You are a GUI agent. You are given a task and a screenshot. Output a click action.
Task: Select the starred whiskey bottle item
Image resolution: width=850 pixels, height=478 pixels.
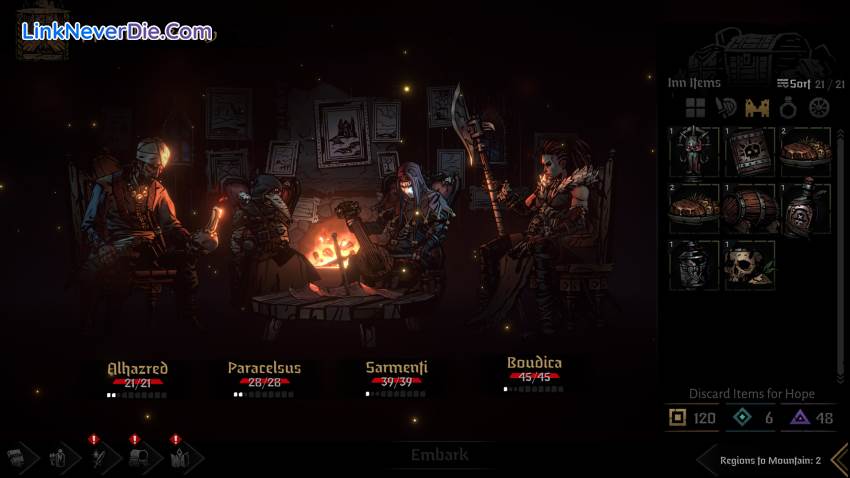coord(805,208)
